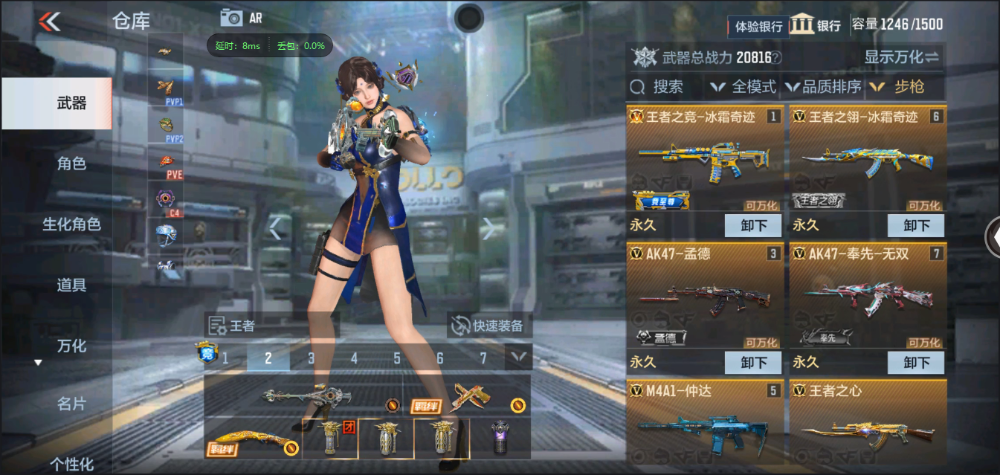Open the 名片 namecard category
Viewport: 1000px width, 475px height.
tap(71, 403)
